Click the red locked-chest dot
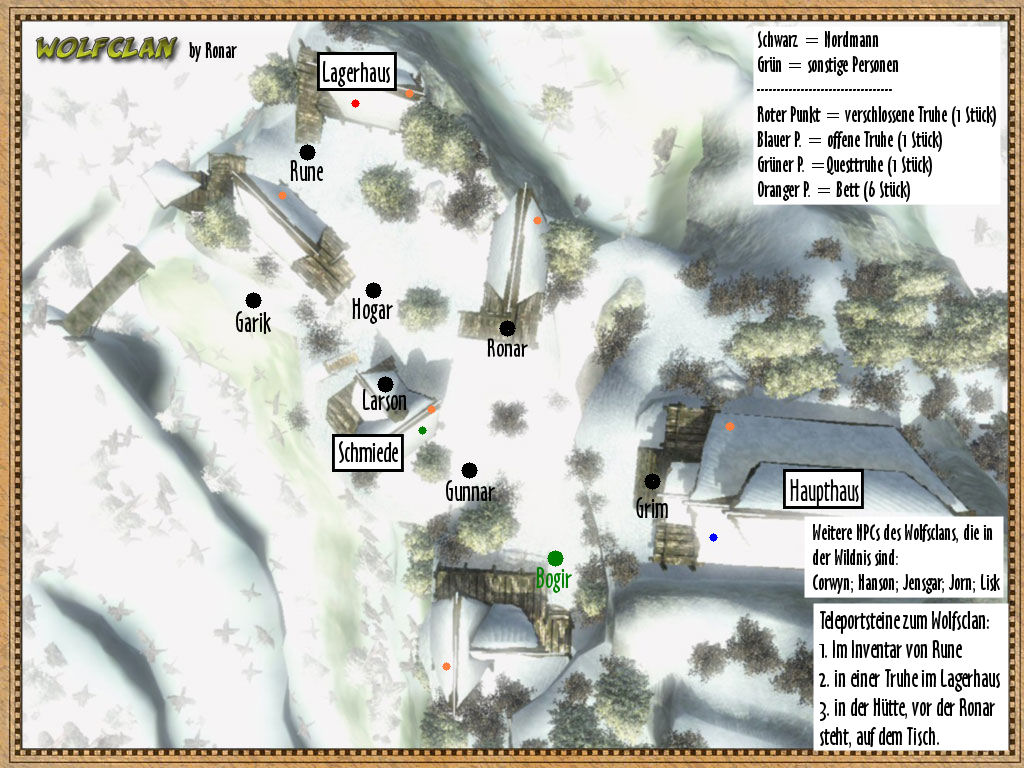 click(355, 103)
